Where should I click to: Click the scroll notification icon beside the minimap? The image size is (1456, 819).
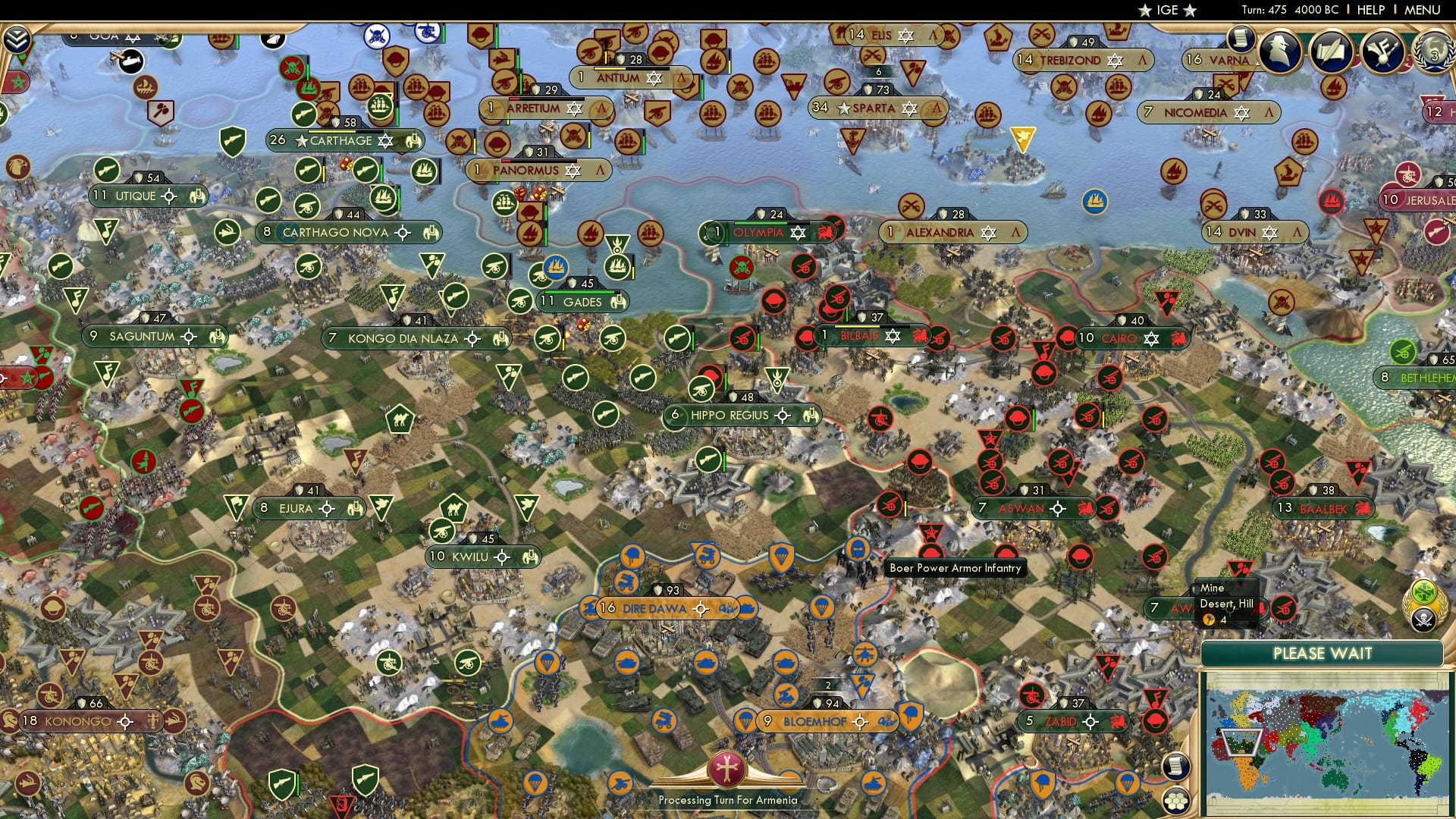pos(1175,767)
